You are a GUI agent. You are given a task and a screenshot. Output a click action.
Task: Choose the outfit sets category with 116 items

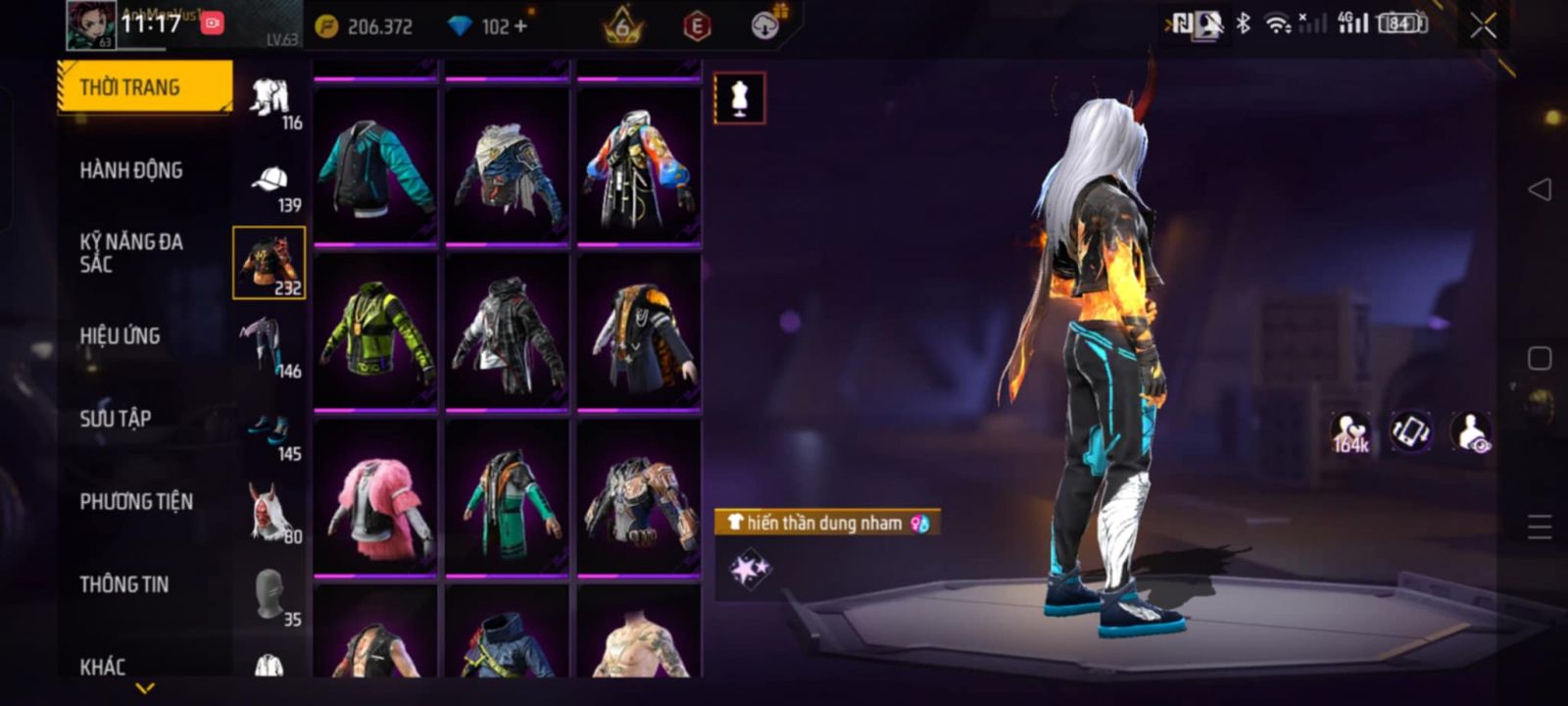(270, 101)
